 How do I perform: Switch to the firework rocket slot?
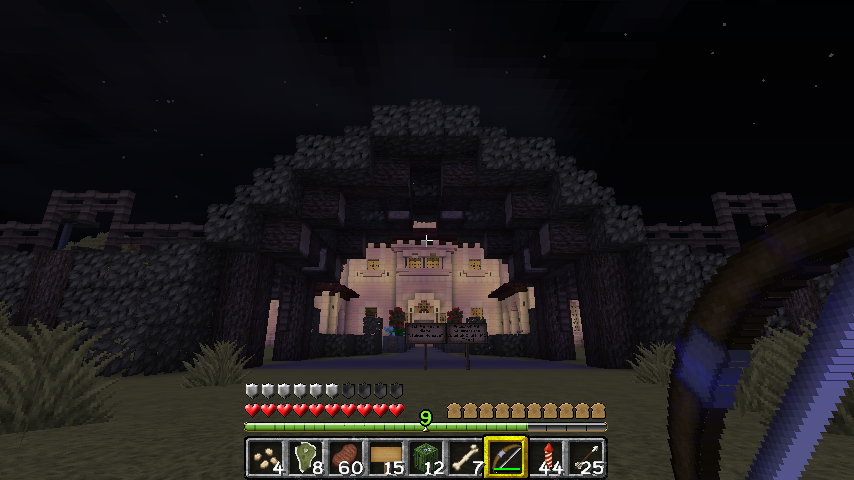(x=545, y=457)
